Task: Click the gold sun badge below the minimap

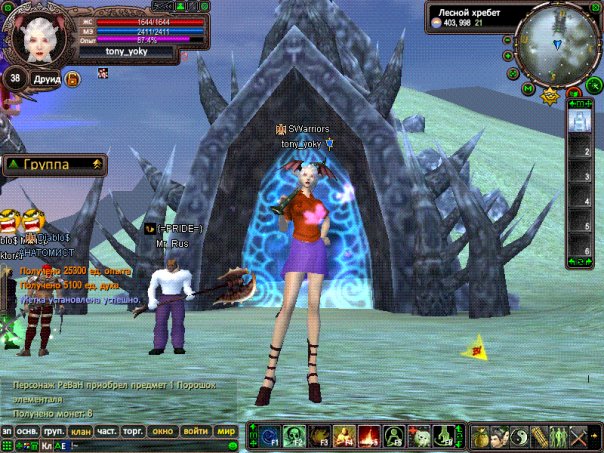Action: click(x=550, y=97)
